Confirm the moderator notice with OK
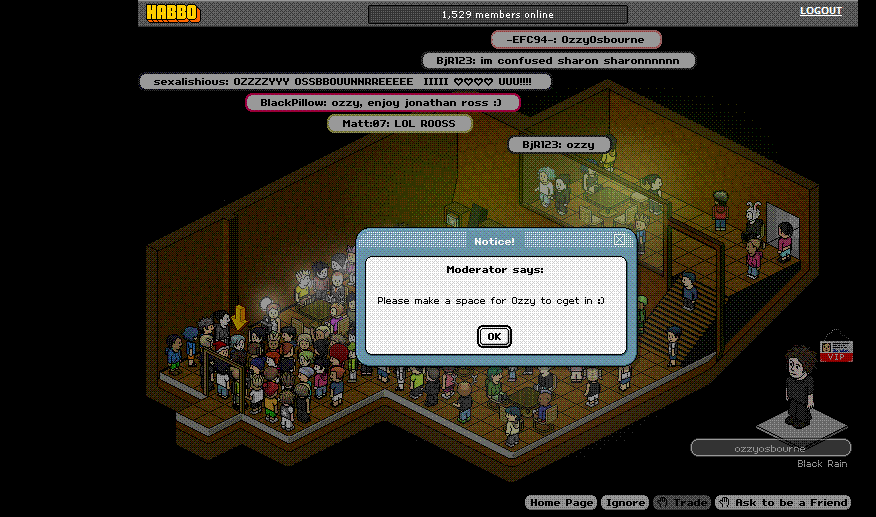Image resolution: width=876 pixels, height=517 pixels. pyautogui.click(x=494, y=337)
